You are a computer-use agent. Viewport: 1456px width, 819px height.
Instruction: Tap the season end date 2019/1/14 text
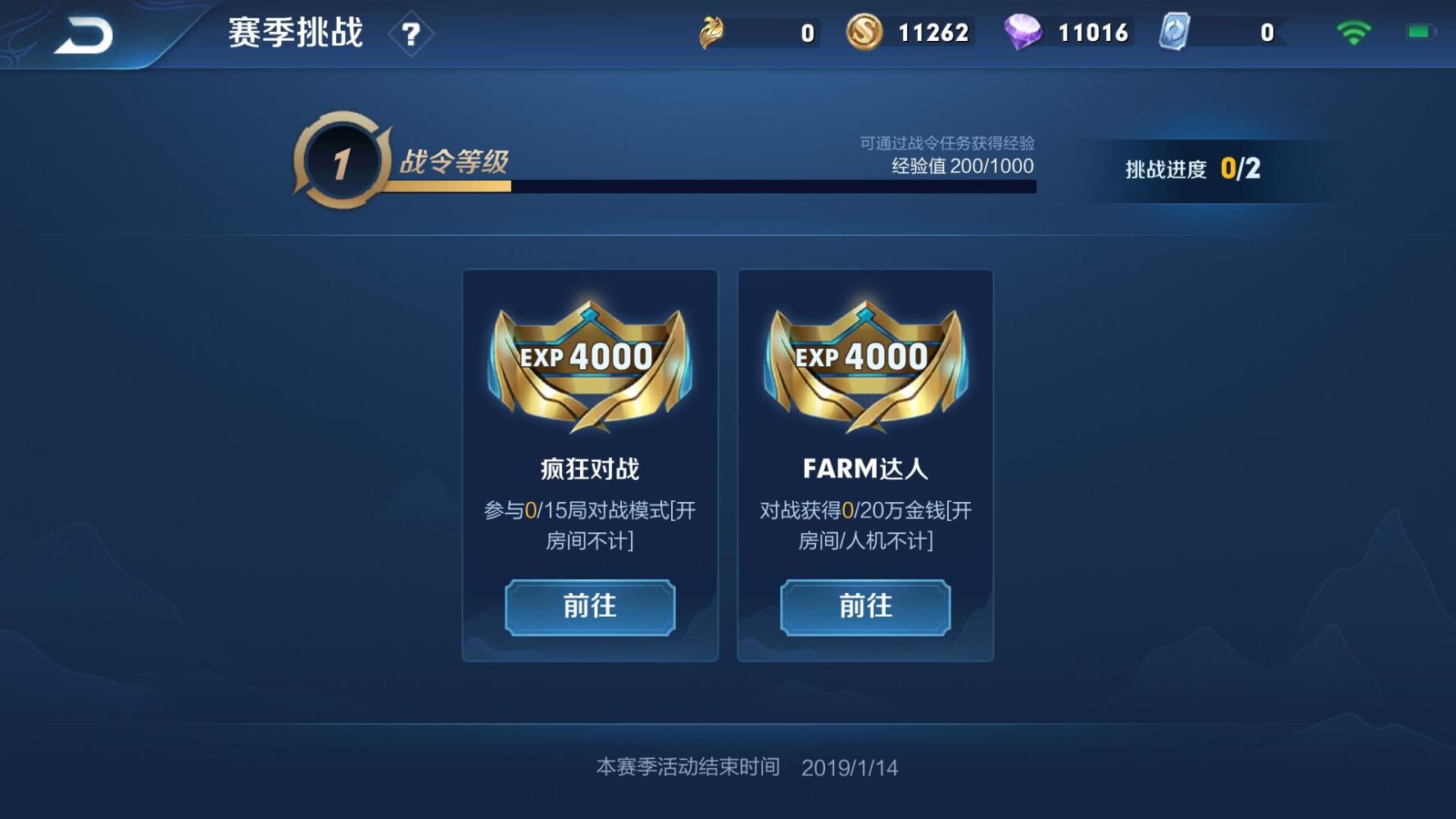click(849, 767)
